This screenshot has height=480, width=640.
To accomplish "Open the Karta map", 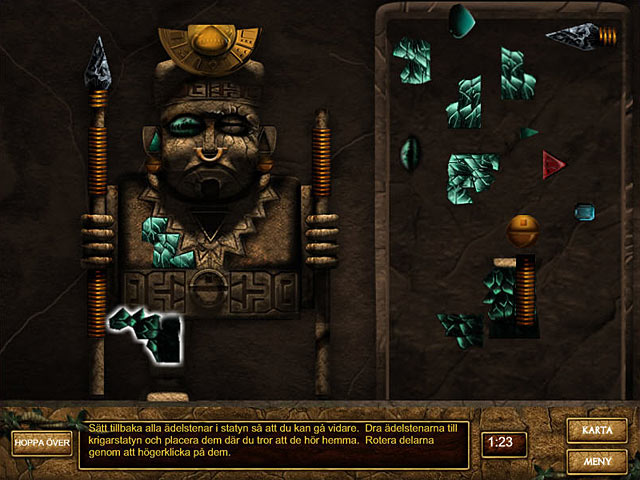I will coord(597,430).
